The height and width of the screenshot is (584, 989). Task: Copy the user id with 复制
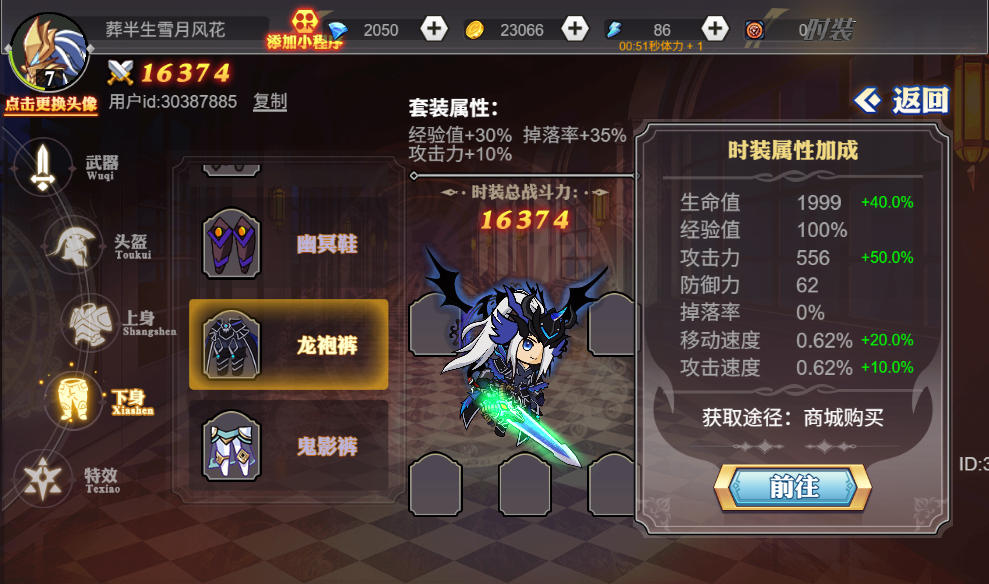(270, 101)
